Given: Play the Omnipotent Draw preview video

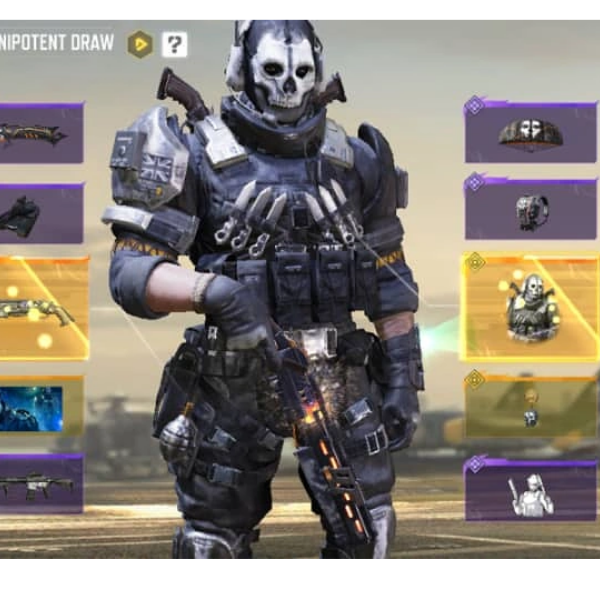Looking at the screenshot, I should coord(140,44).
